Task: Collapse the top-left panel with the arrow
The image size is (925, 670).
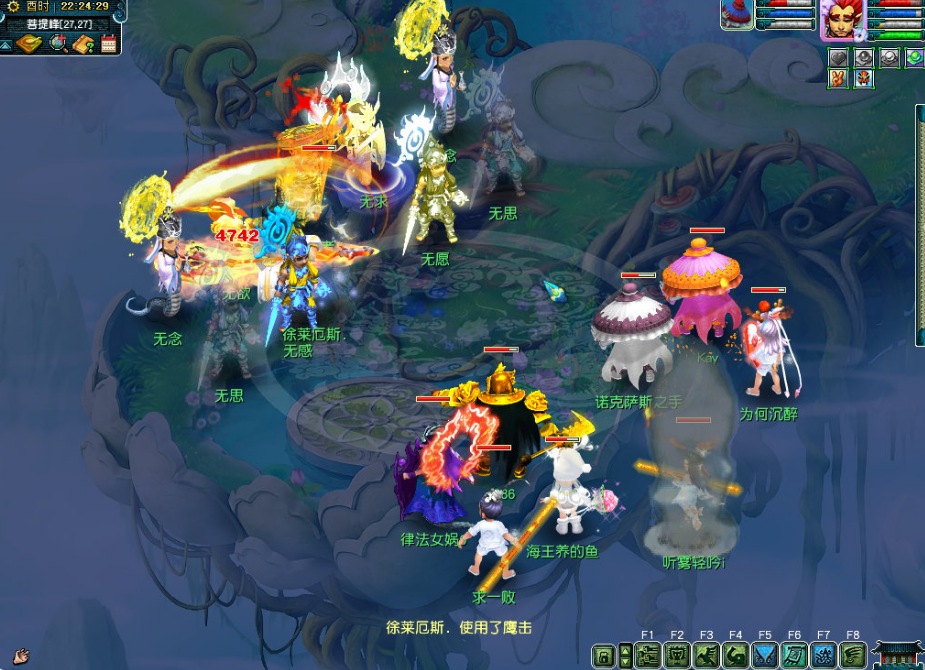Action: click(6, 44)
